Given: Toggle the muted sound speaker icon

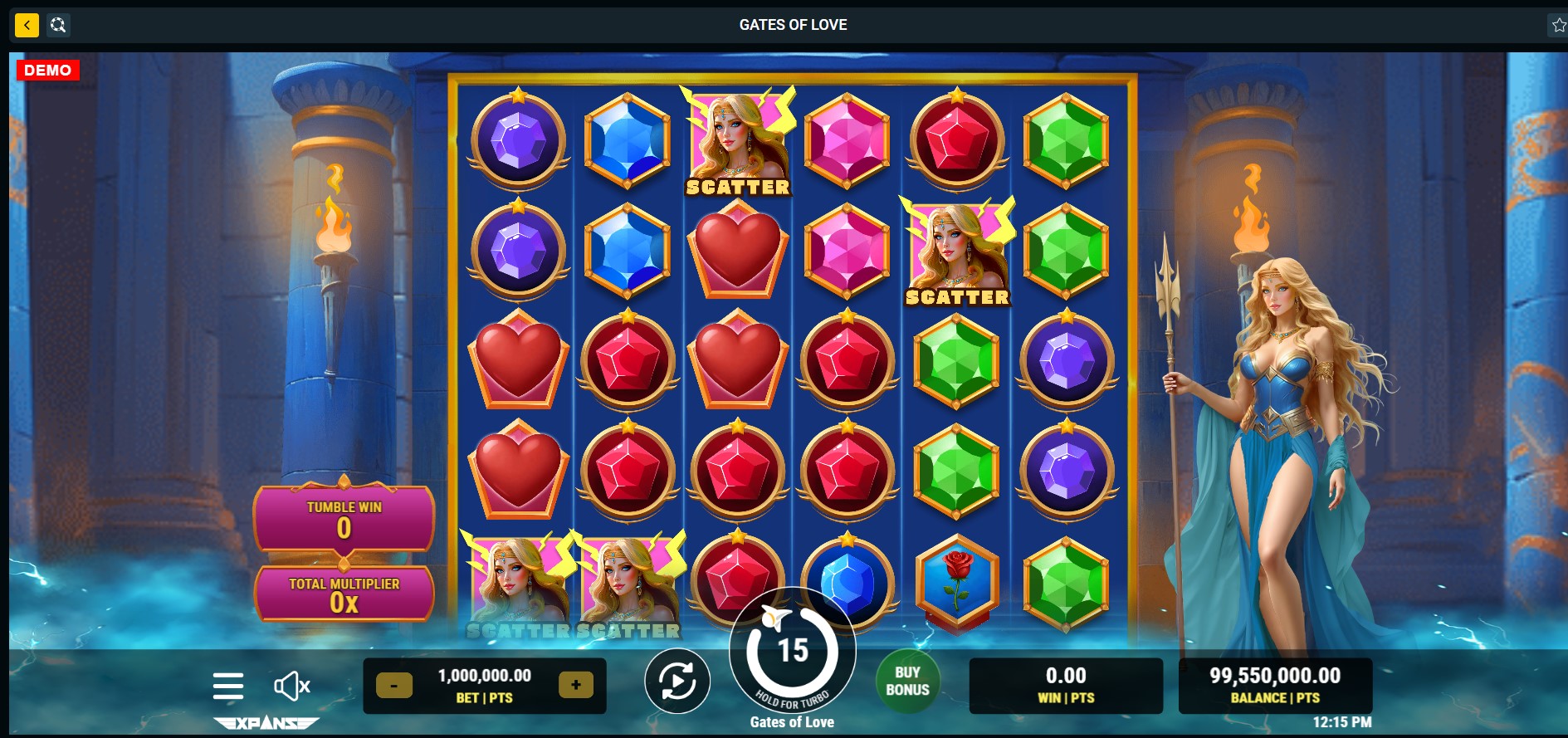Looking at the screenshot, I should pyautogui.click(x=291, y=687).
